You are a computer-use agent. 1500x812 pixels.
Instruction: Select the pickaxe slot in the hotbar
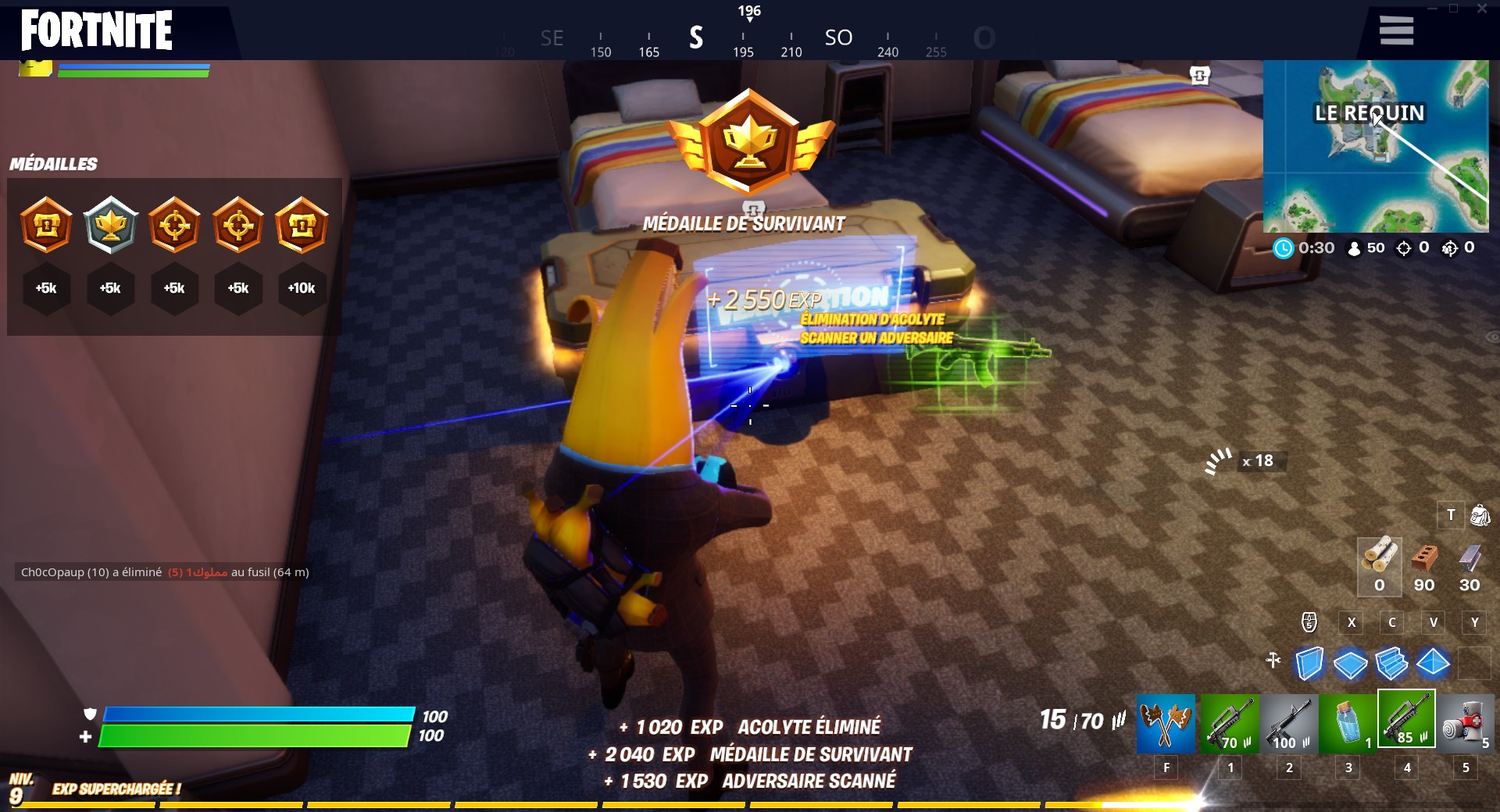(x=1166, y=724)
